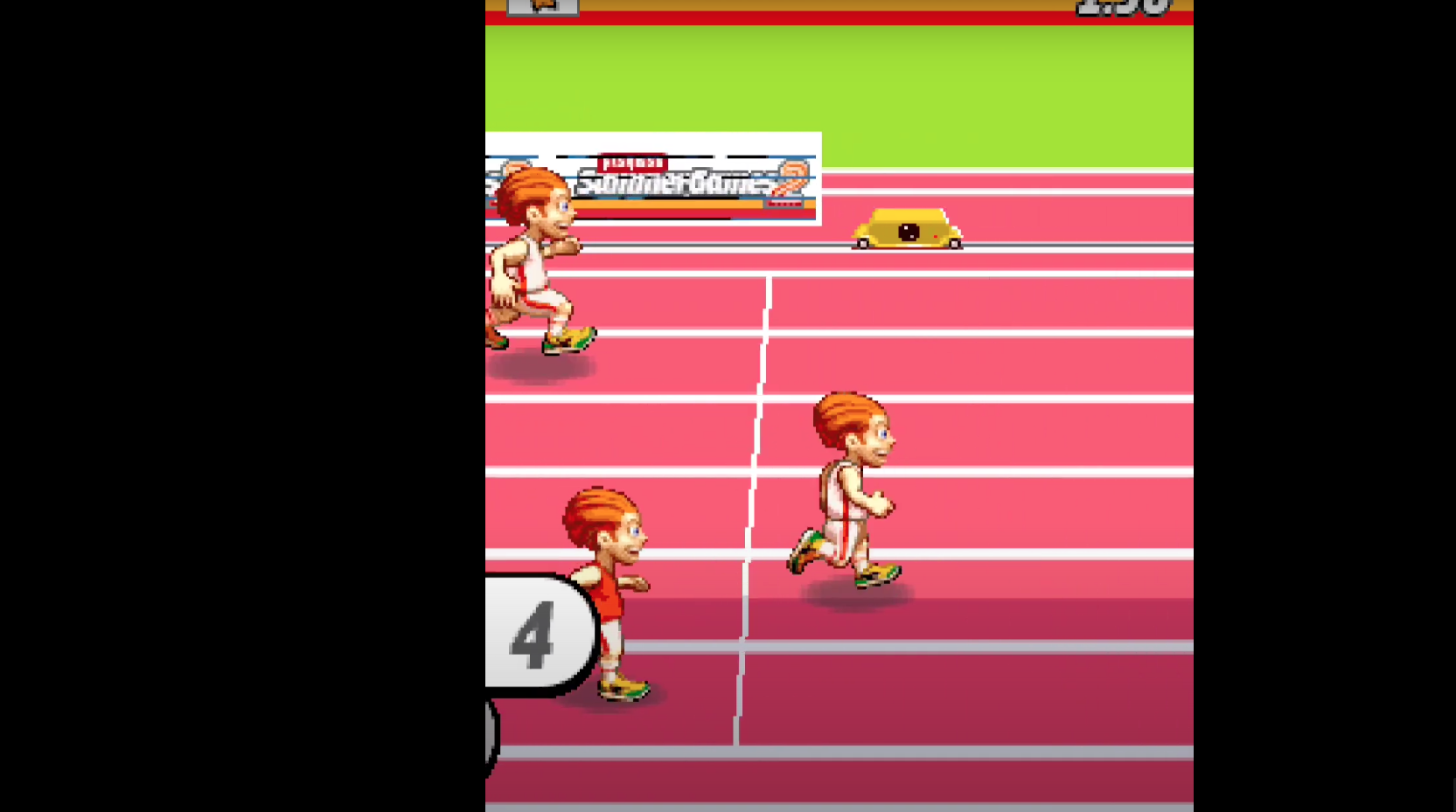Click the white finish line crossing the track
The height and width of the screenshot is (812, 1456).
[x=757, y=481]
